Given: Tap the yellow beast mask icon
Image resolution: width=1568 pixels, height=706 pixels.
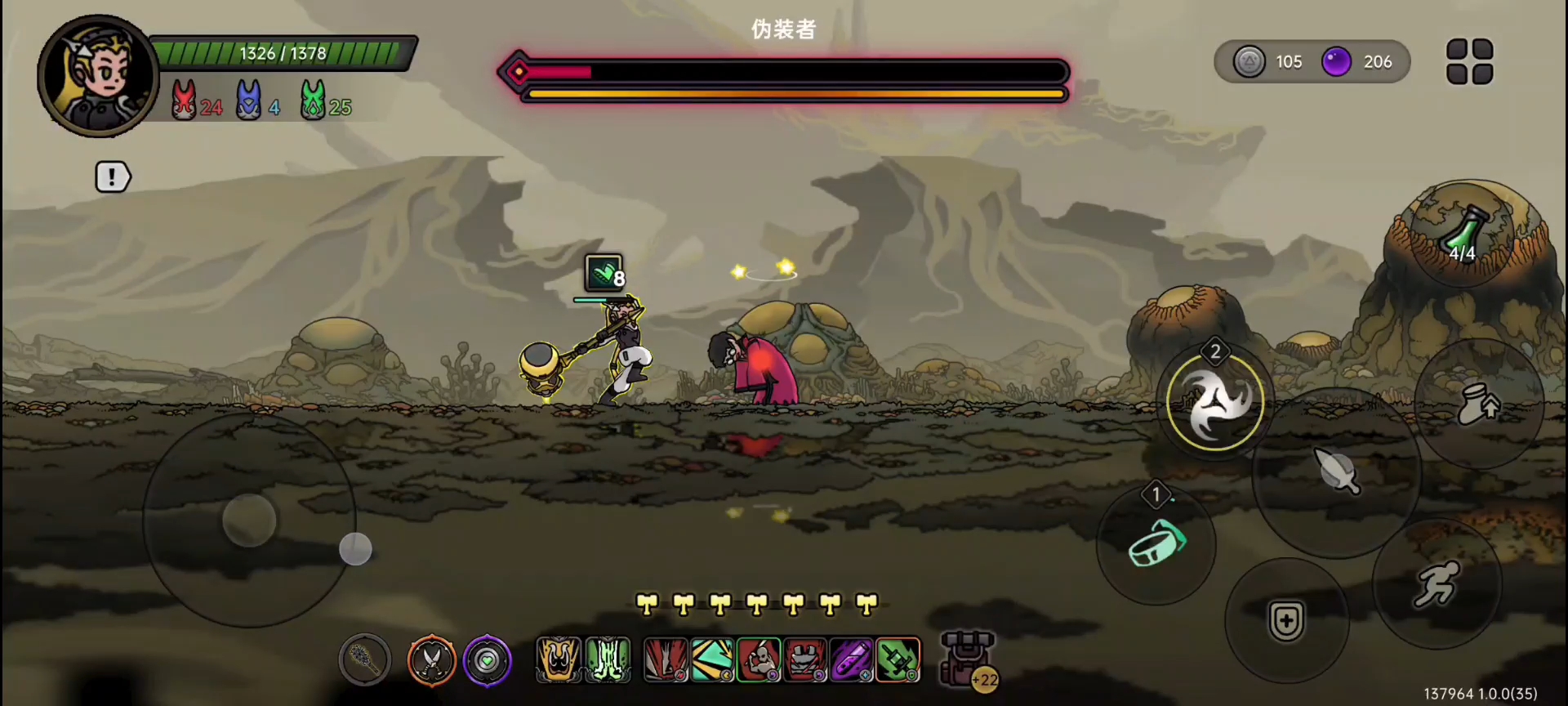Looking at the screenshot, I should (559, 659).
